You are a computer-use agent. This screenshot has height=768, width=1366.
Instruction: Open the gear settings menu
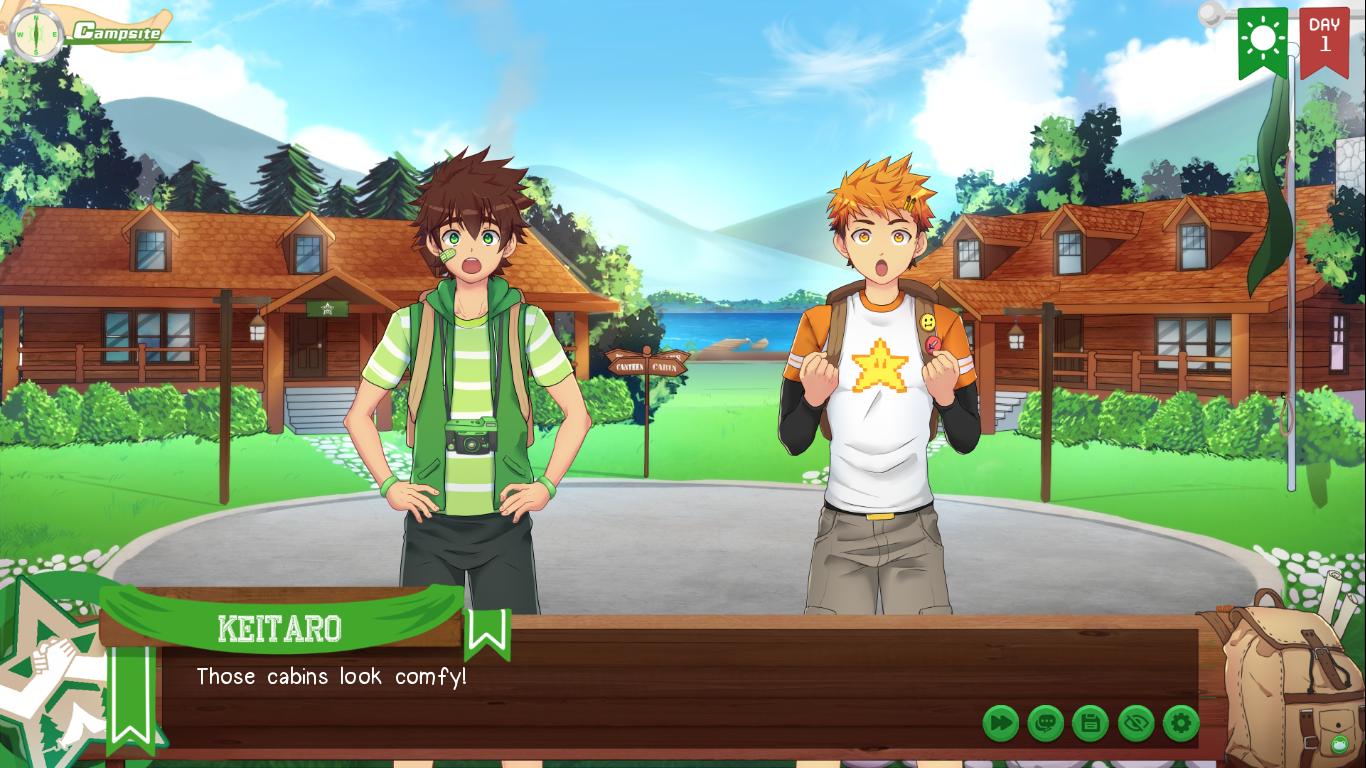pyautogui.click(x=1181, y=723)
